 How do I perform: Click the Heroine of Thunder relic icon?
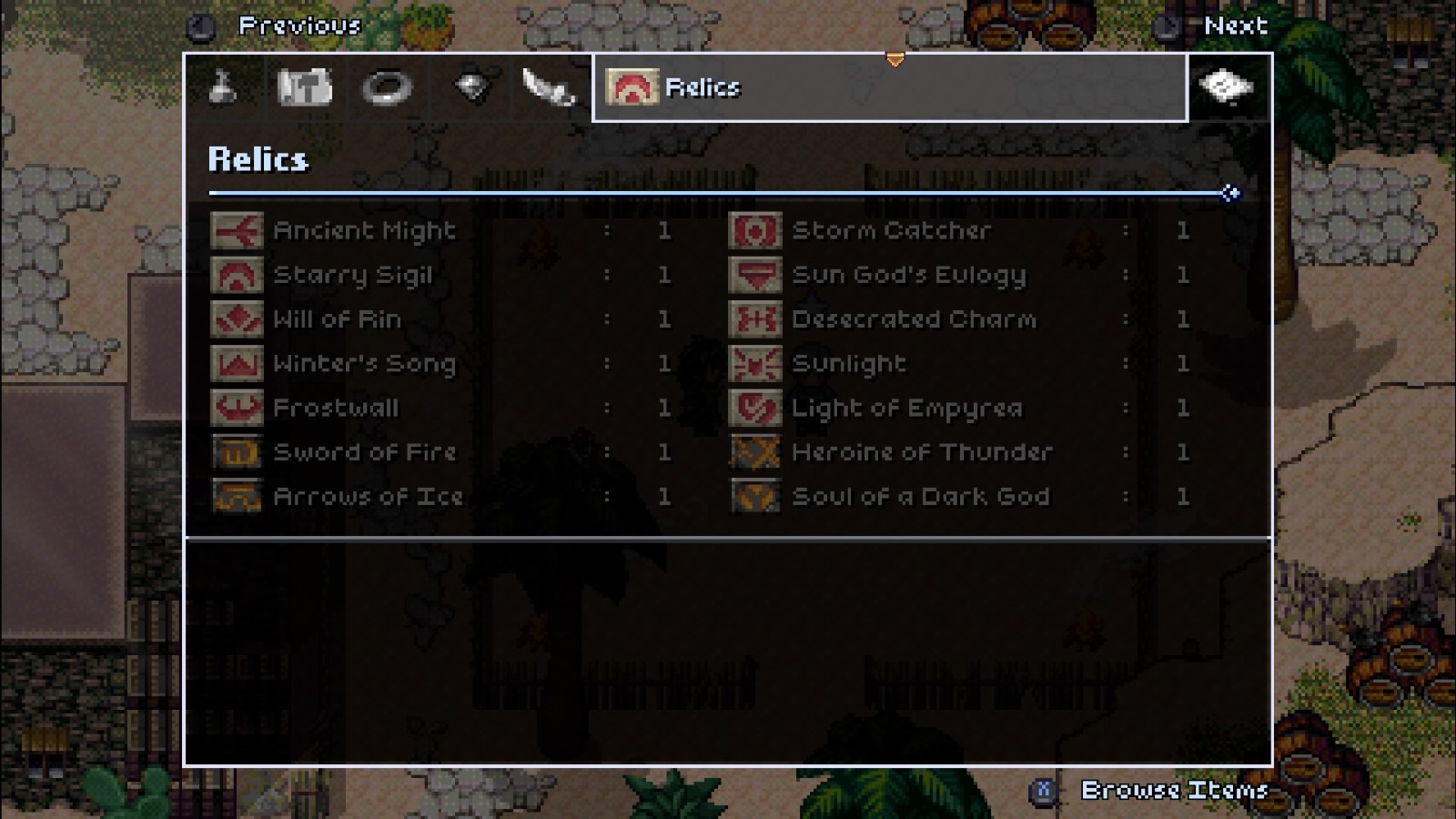(754, 452)
